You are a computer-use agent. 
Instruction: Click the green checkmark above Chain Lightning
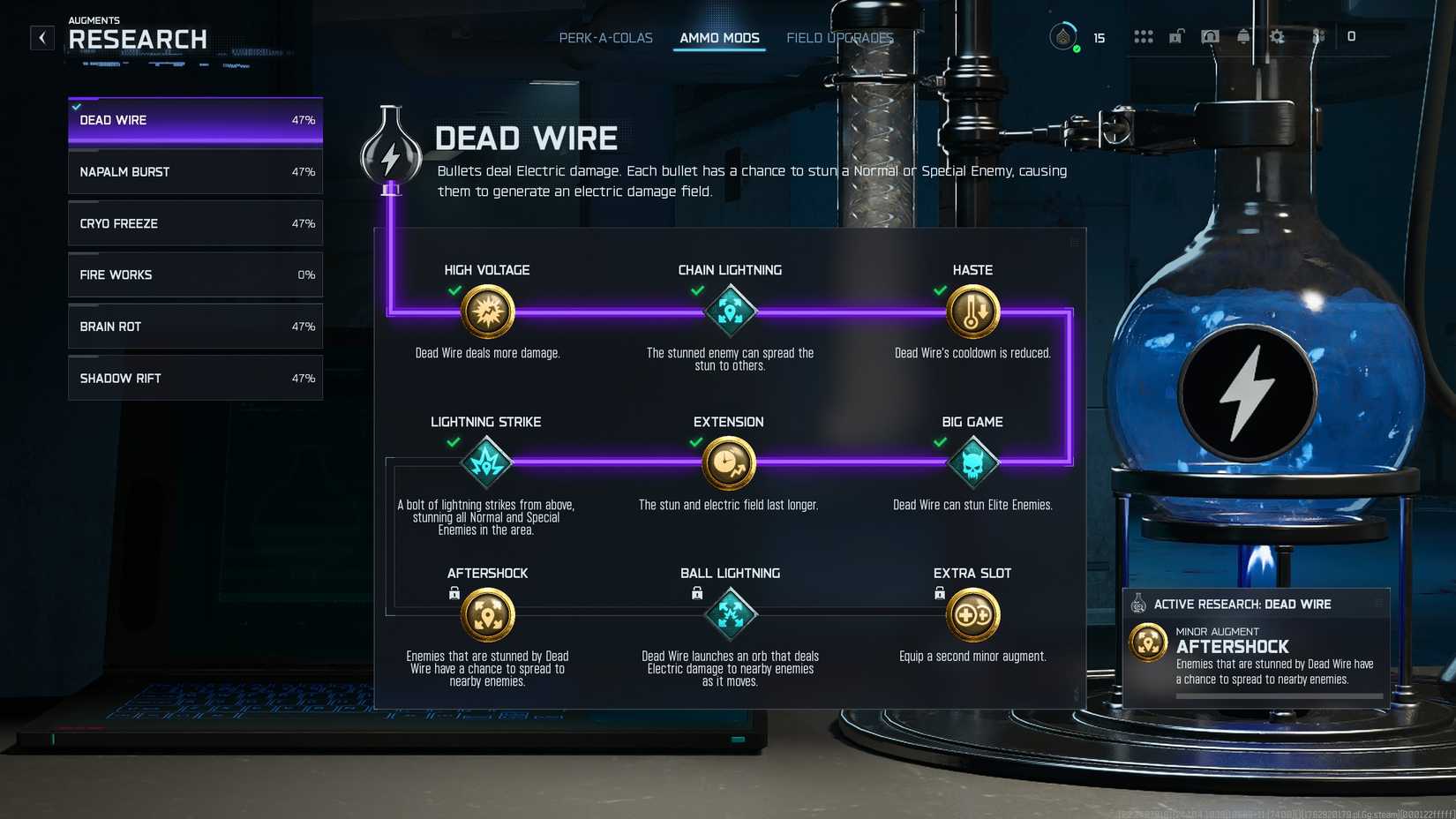[696, 290]
